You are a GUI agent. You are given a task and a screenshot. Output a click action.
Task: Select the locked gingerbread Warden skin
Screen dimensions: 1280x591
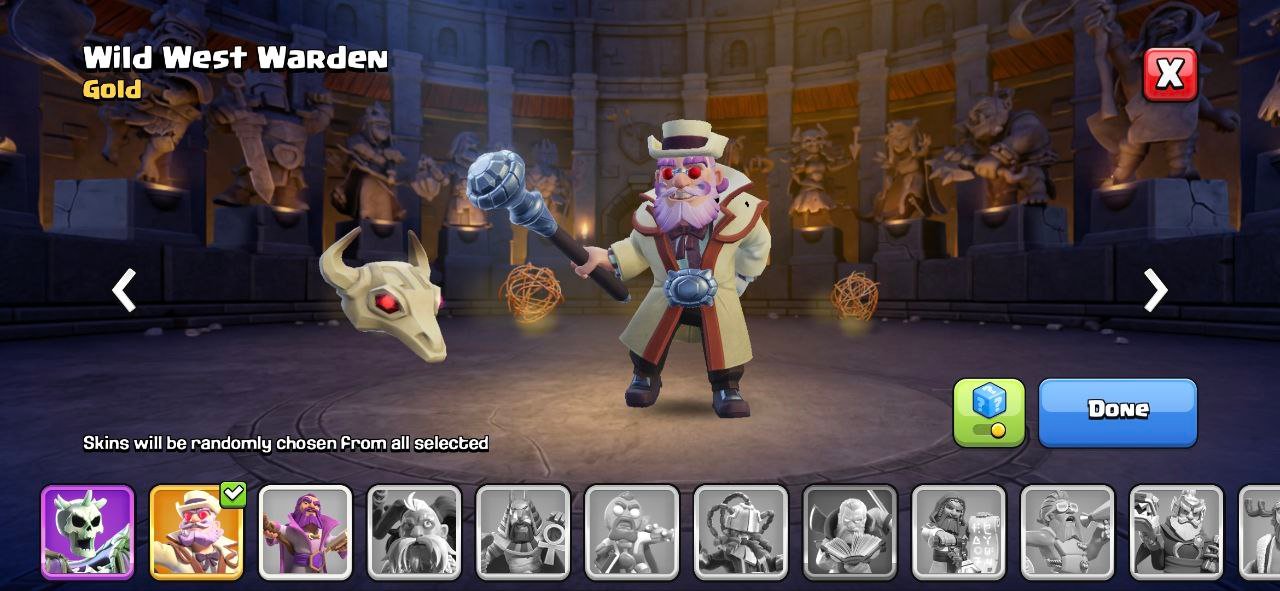click(x=632, y=532)
